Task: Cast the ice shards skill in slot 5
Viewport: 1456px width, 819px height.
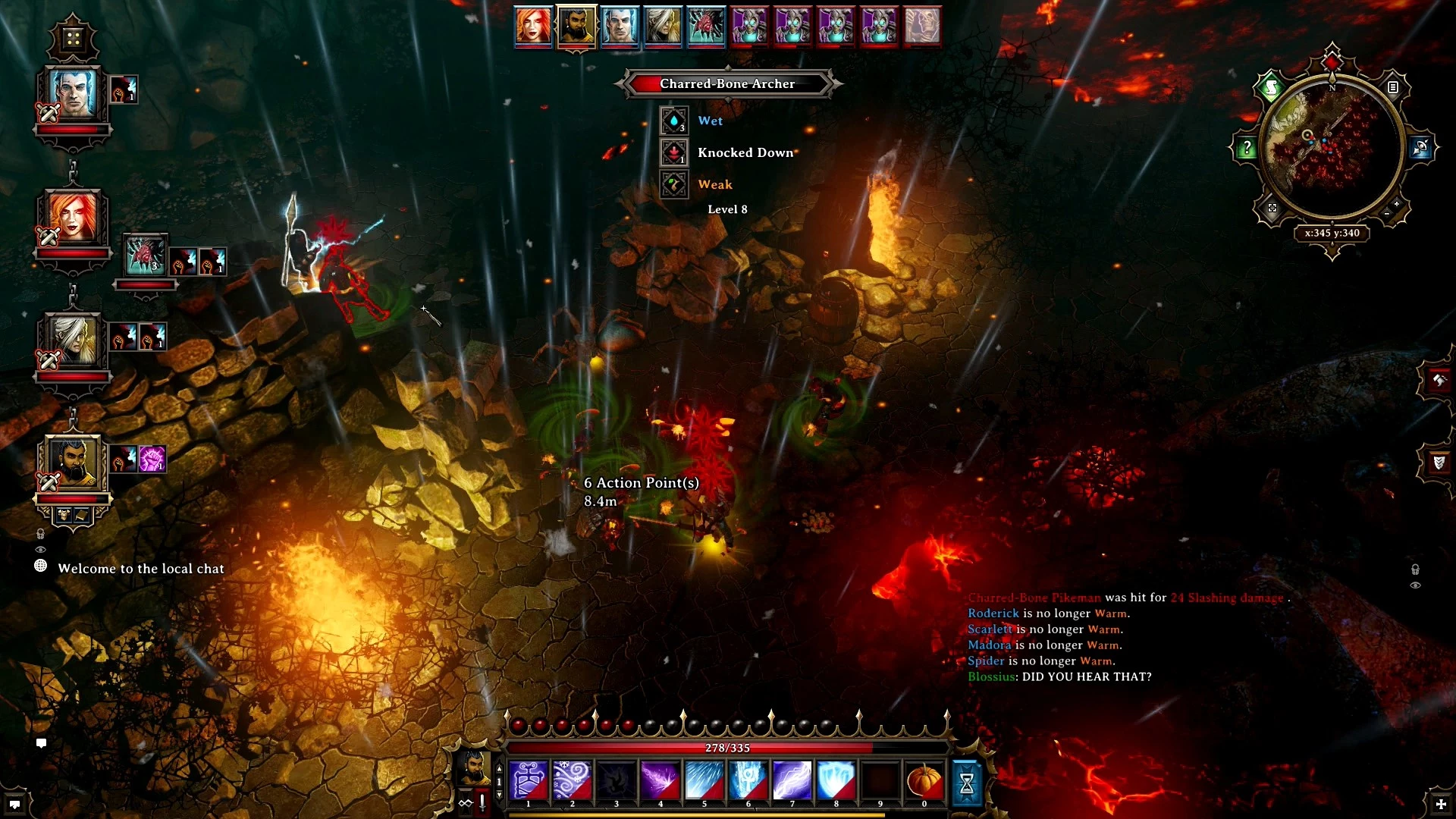Action: point(704,781)
